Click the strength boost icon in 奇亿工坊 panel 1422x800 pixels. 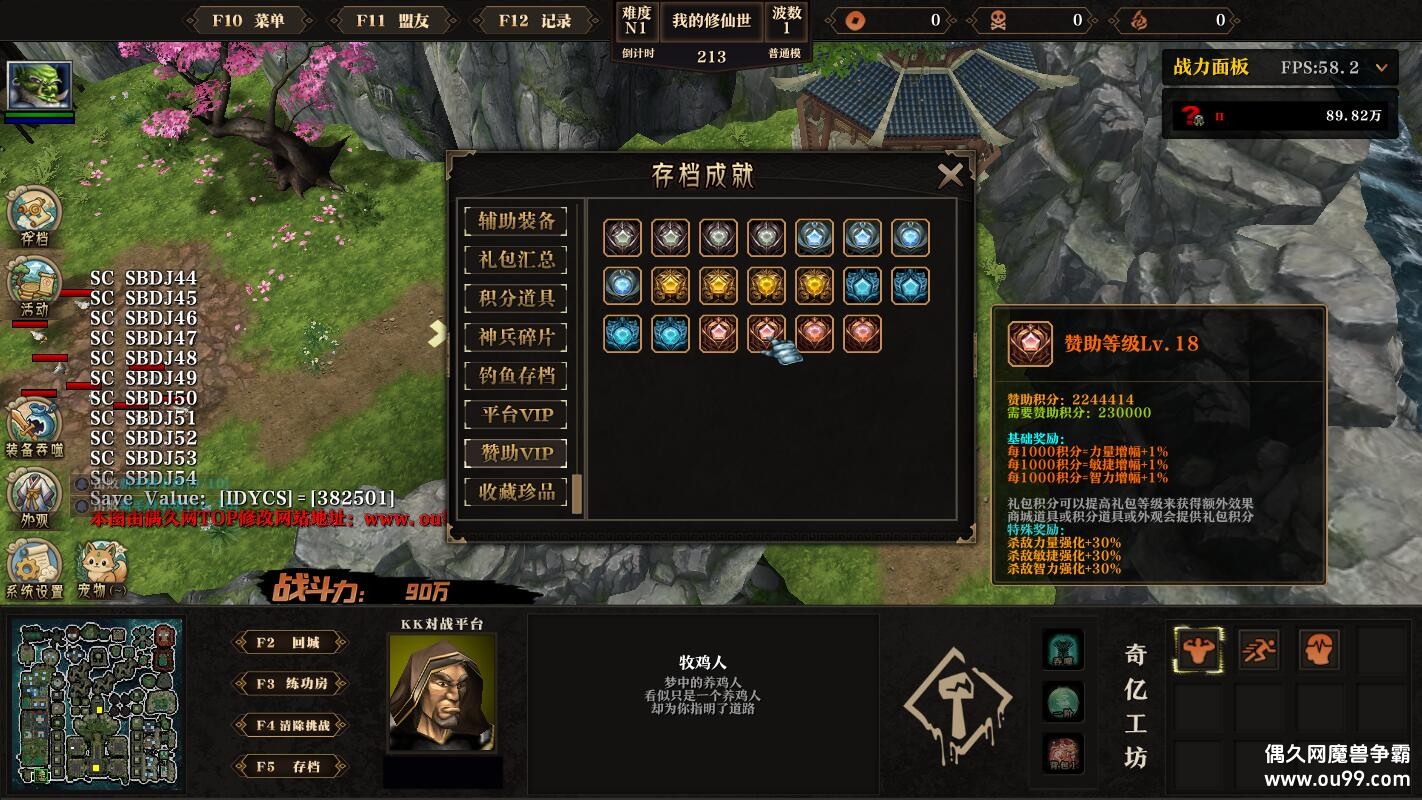pos(1197,648)
